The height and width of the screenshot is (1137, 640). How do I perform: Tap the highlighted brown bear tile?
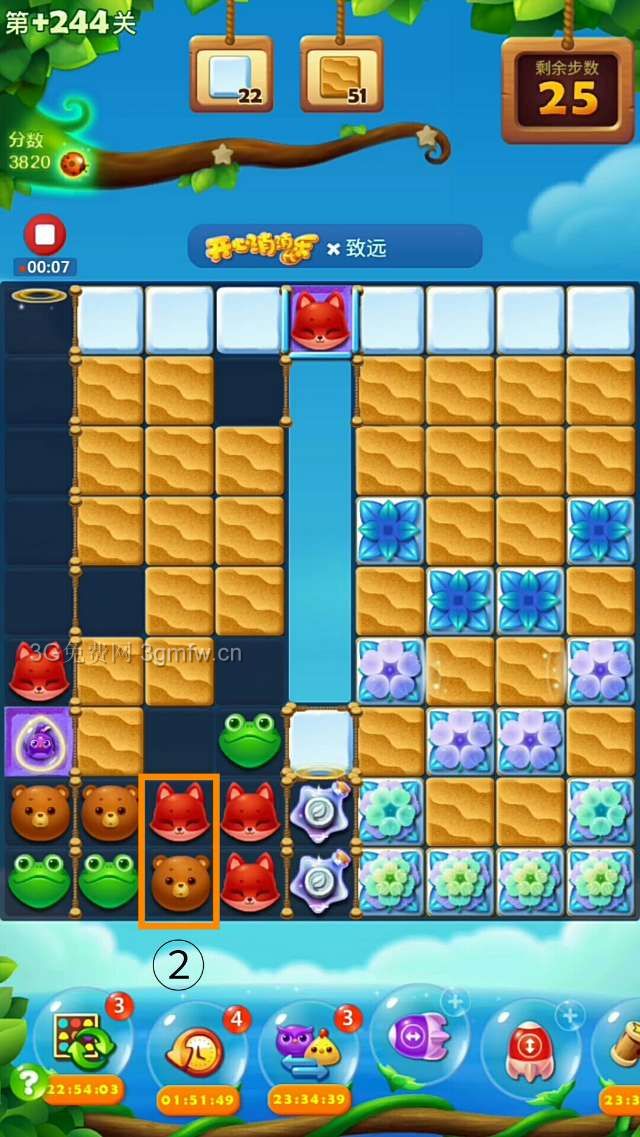coord(179,880)
